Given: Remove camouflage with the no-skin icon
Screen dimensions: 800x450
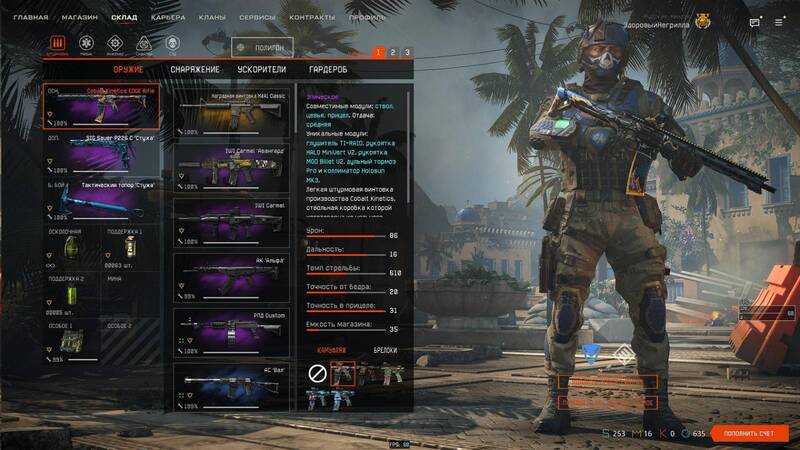Looking at the screenshot, I should tap(317, 372).
